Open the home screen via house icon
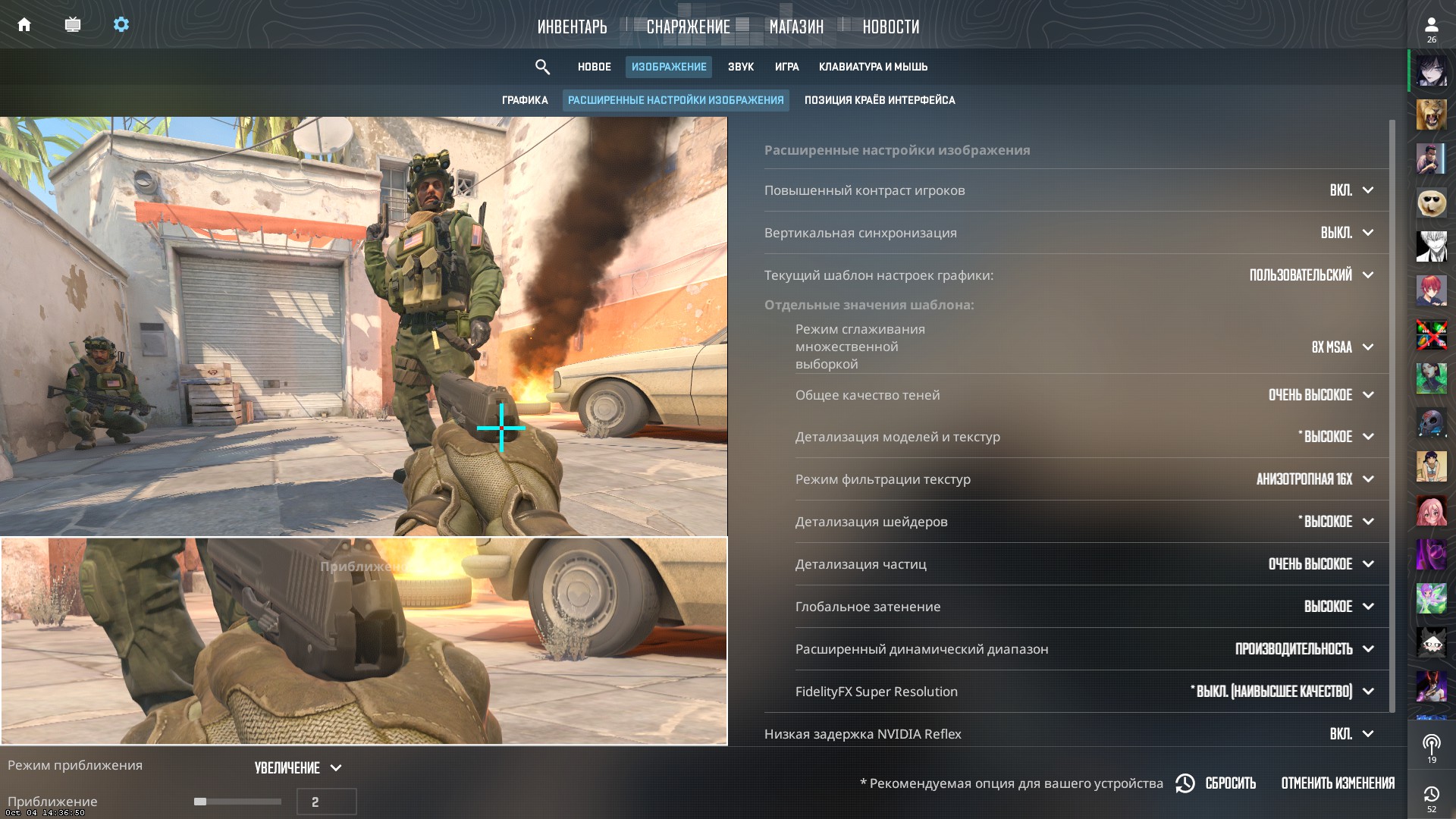The width and height of the screenshot is (1456, 819). (25, 24)
